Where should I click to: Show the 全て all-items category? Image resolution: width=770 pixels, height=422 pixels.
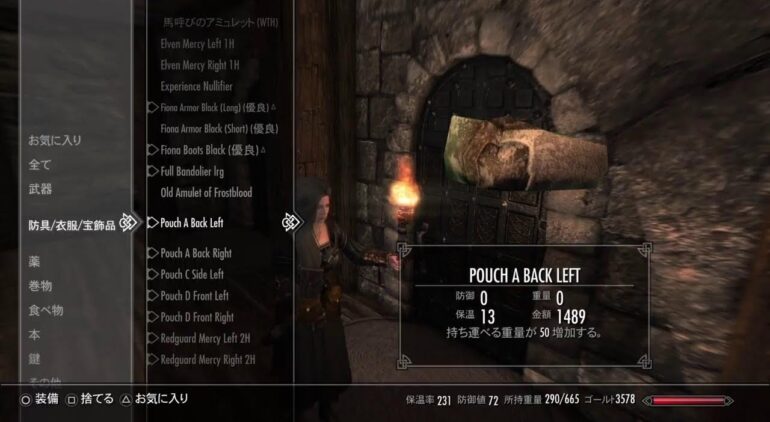pos(40,164)
